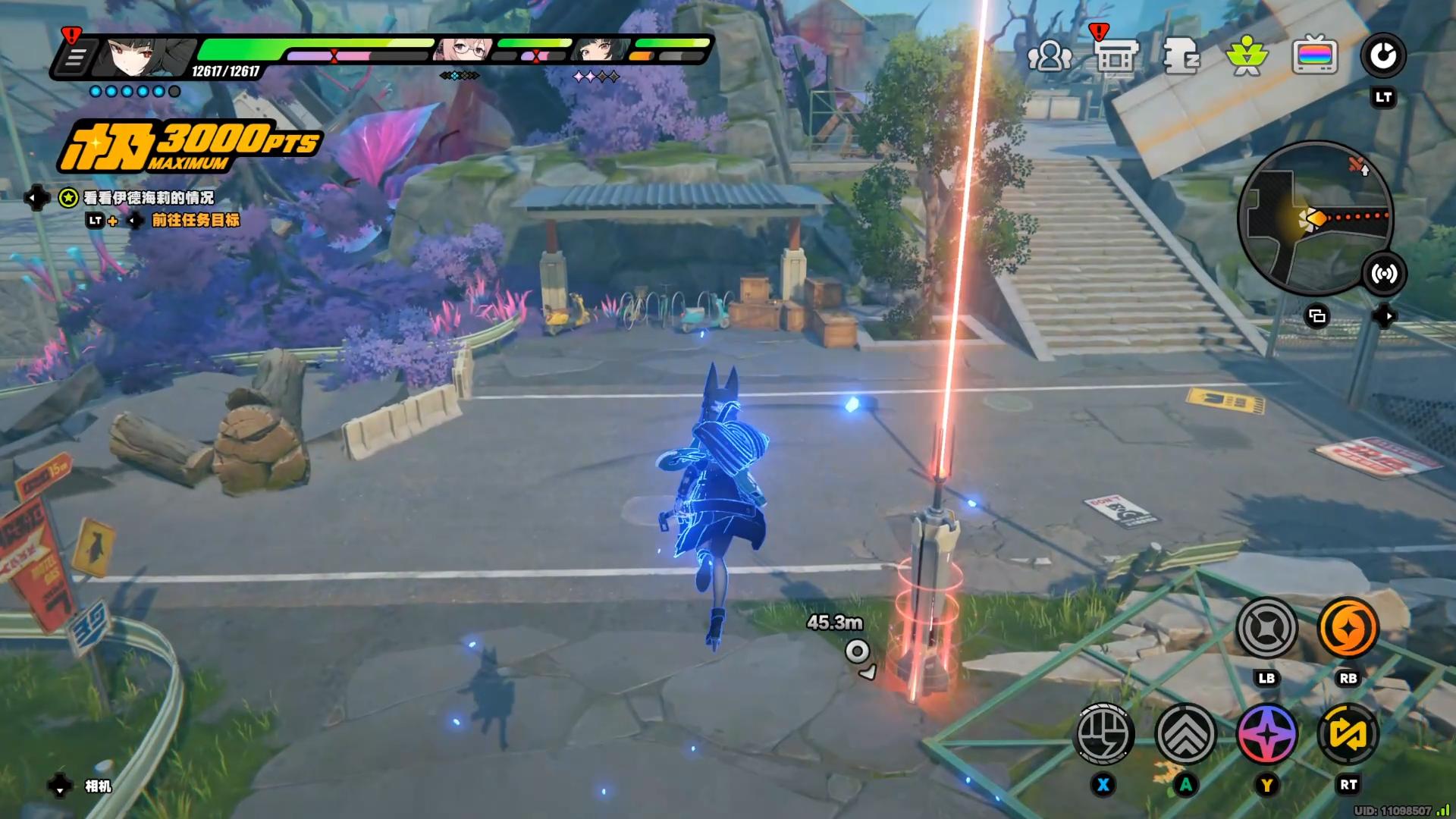Viewport: 1456px width, 819px height.
Task: Click the circular timer icon top right
Action: (x=1383, y=56)
